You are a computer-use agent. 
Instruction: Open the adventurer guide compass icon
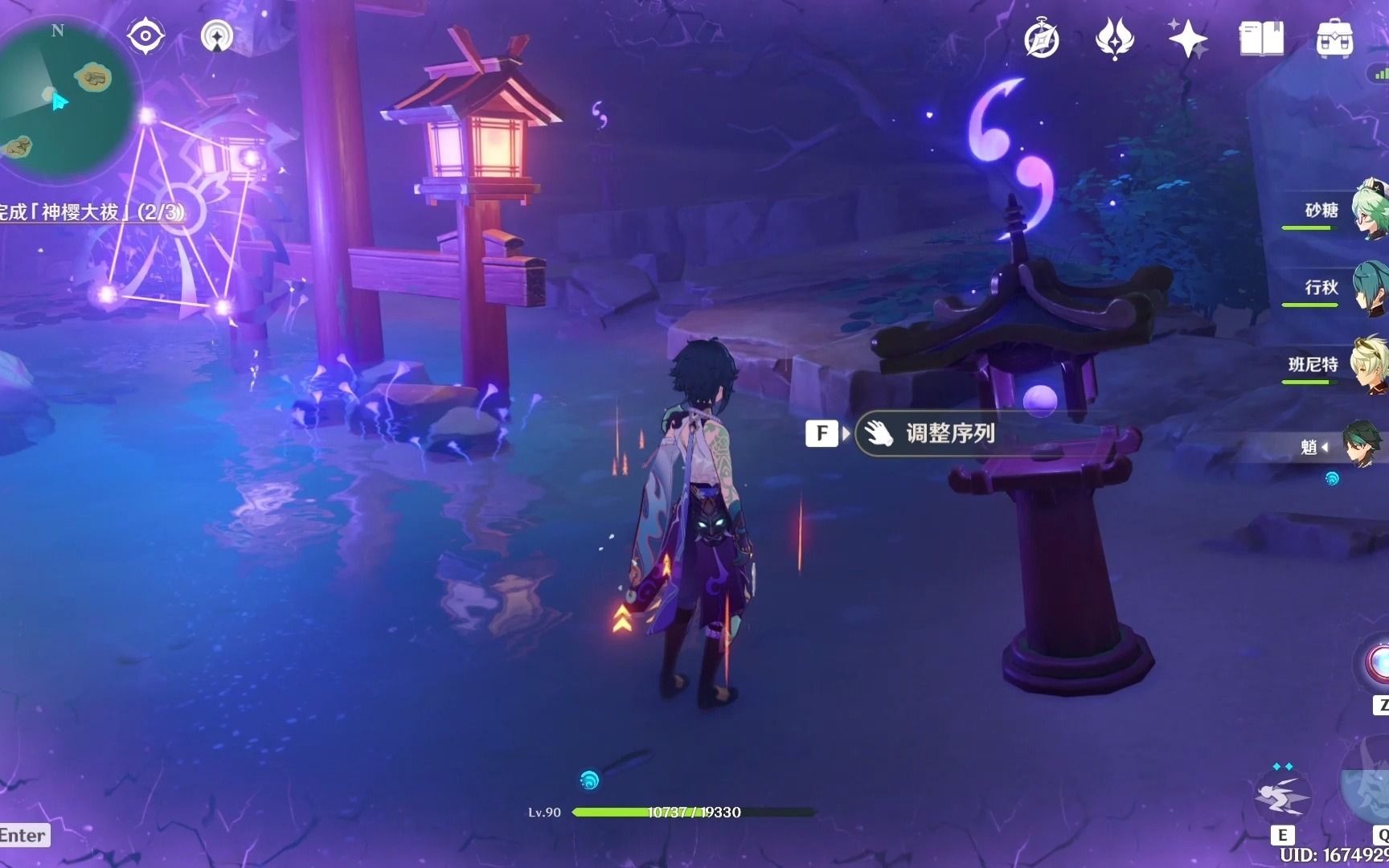[1042, 36]
